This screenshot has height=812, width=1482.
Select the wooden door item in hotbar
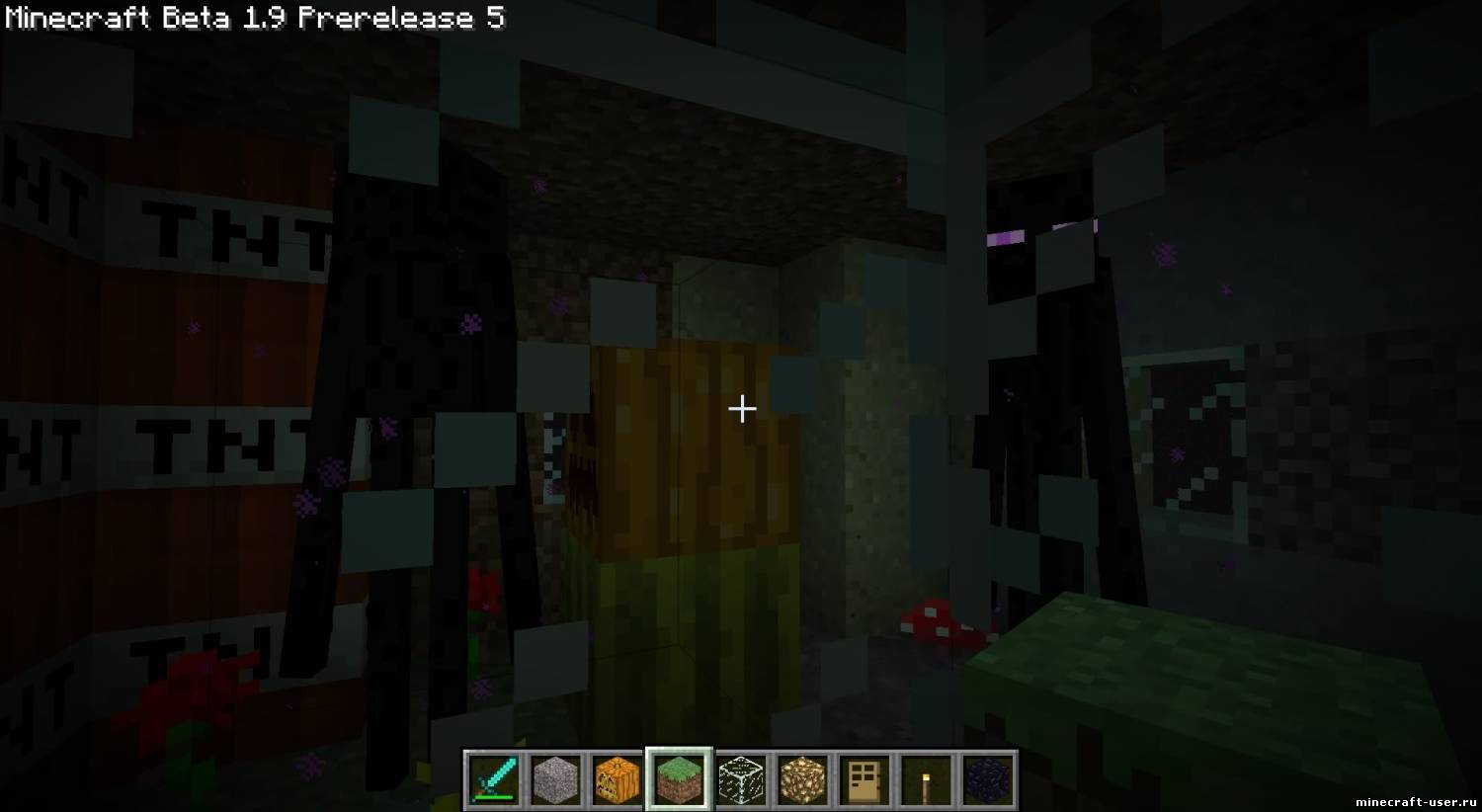pos(864,778)
